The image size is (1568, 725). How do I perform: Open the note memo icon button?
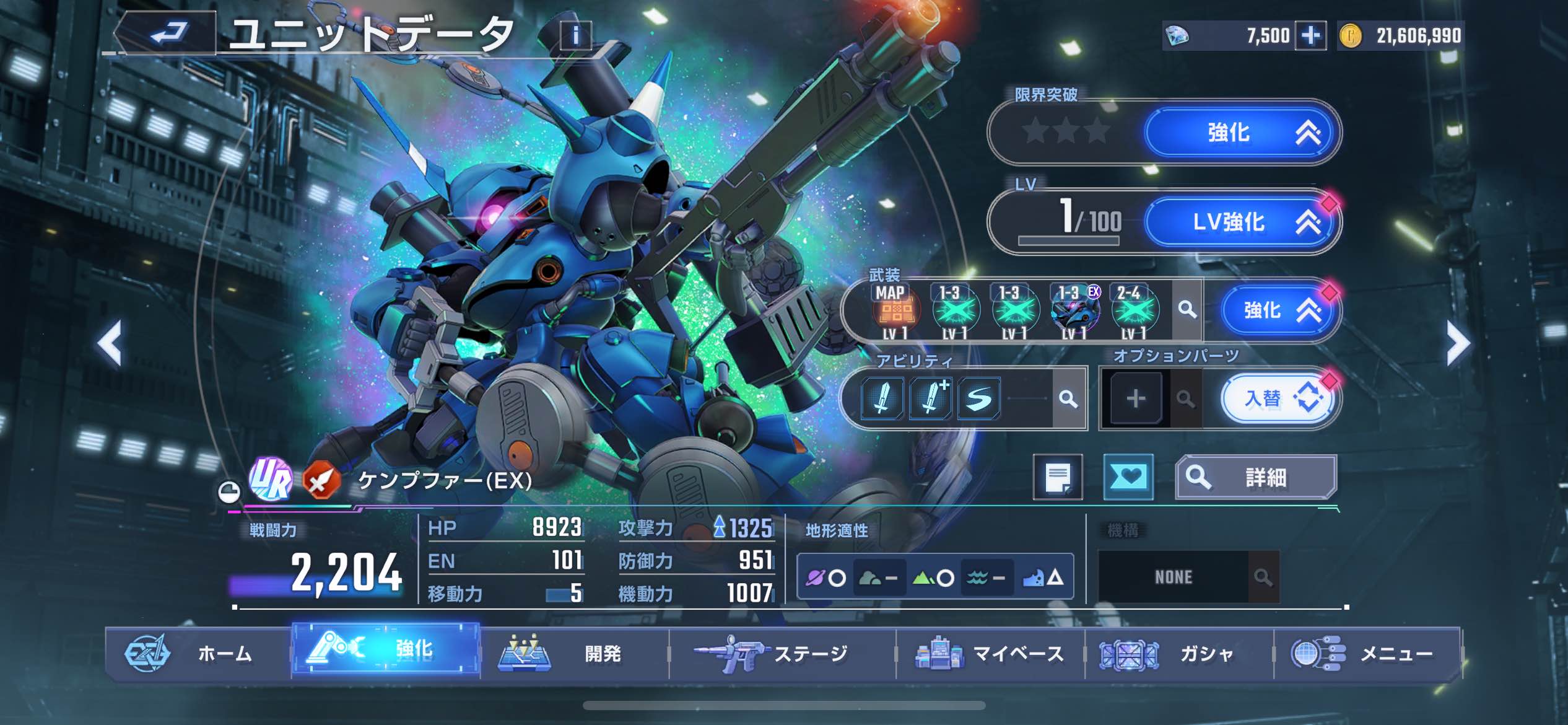(1058, 477)
